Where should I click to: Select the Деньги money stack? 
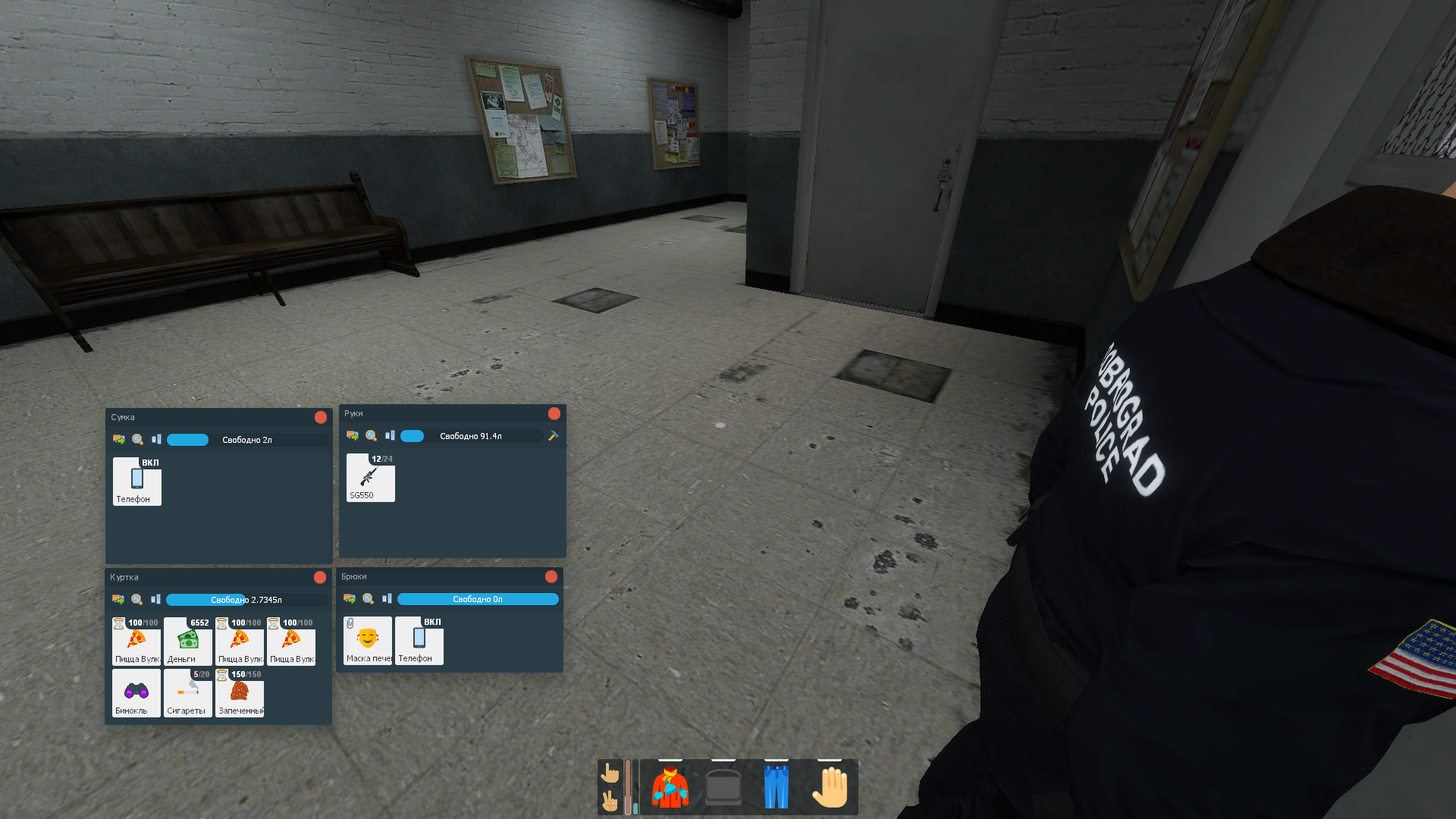(x=187, y=642)
